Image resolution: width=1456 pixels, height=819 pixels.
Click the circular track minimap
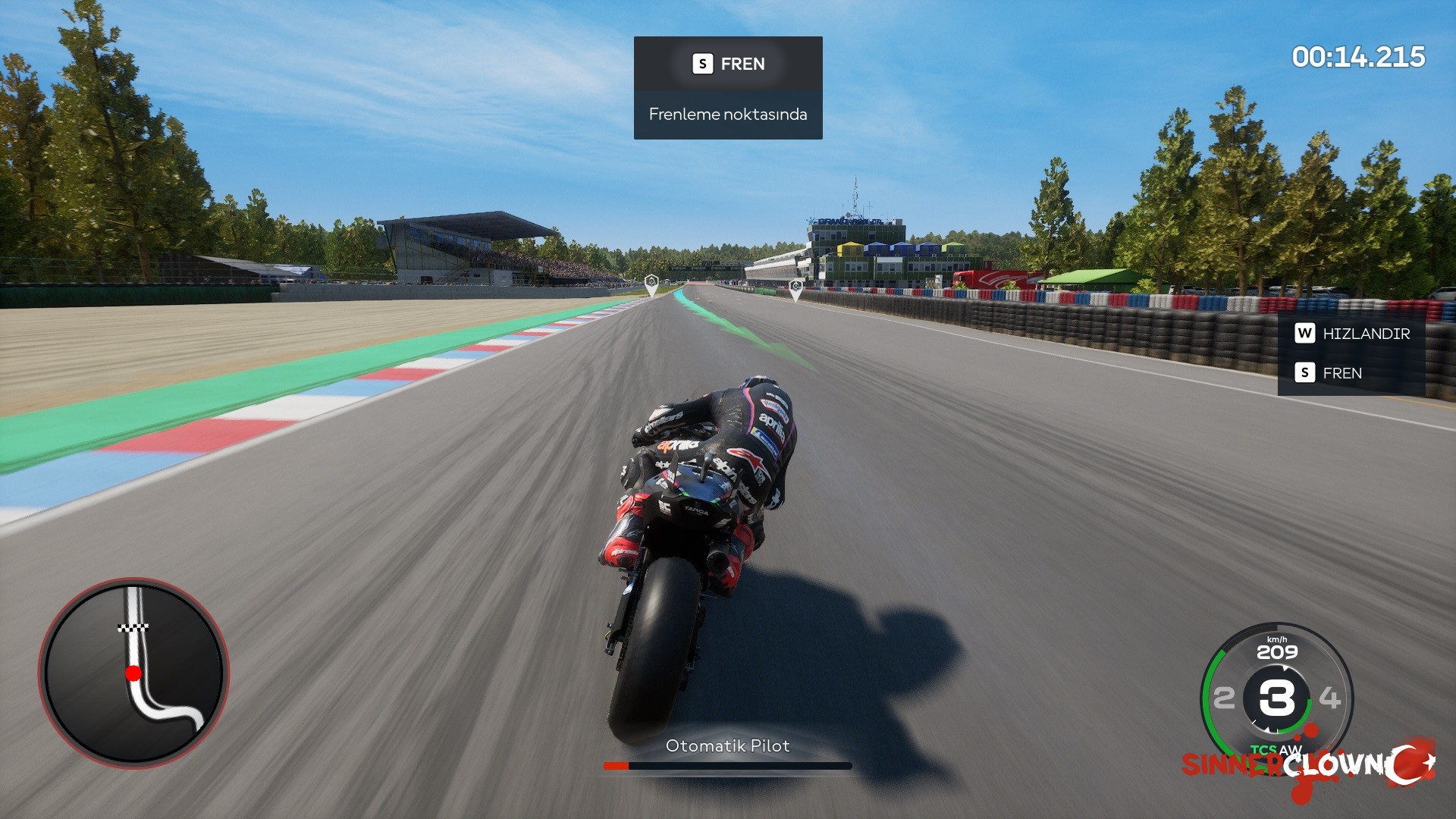(133, 673)
